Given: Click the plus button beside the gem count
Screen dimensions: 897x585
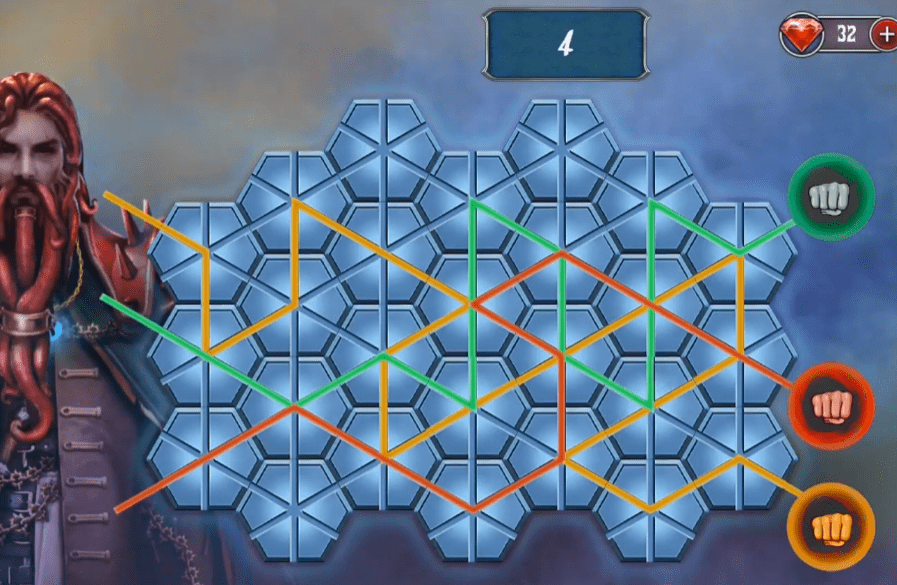Looking at the screenshot, I should 886,34.
